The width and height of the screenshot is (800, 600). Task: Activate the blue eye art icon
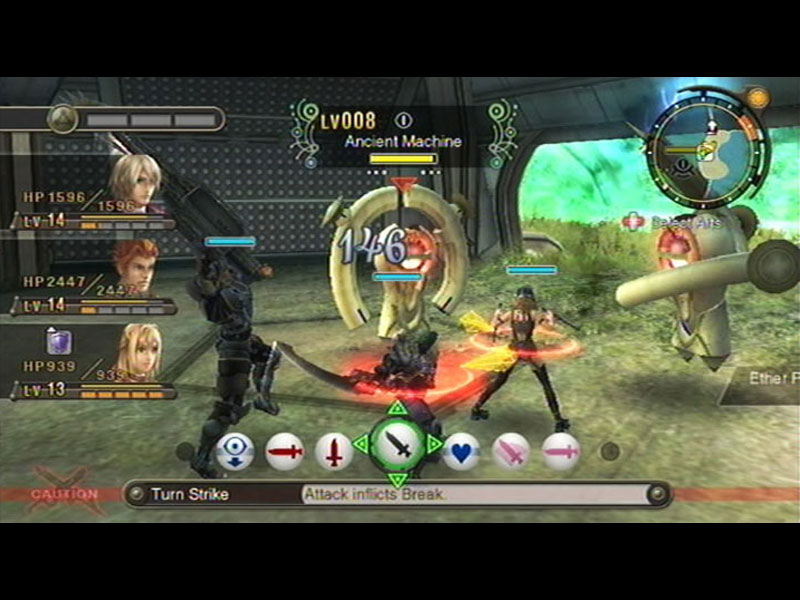click(234, 451)
